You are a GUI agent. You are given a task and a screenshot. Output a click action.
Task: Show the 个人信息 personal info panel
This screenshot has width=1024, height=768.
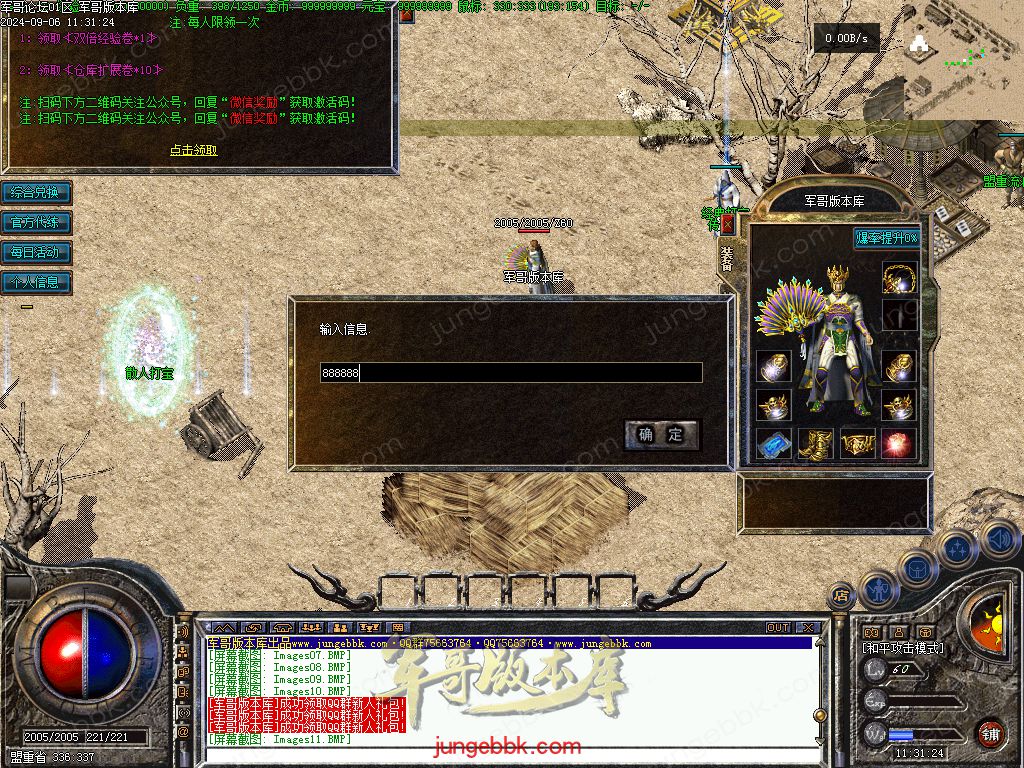(x=36, y=282)
